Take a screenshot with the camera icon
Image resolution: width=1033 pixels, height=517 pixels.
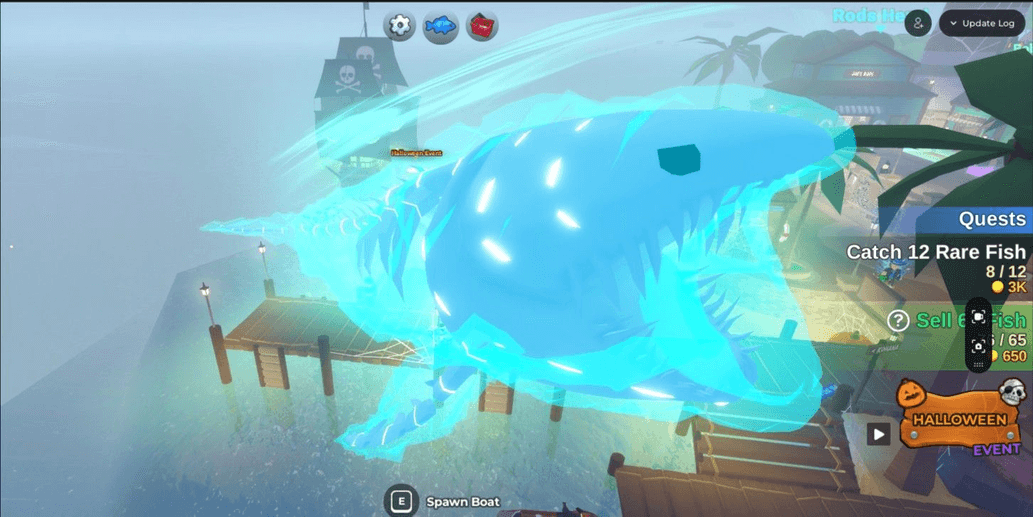click(x=979, y=346)
